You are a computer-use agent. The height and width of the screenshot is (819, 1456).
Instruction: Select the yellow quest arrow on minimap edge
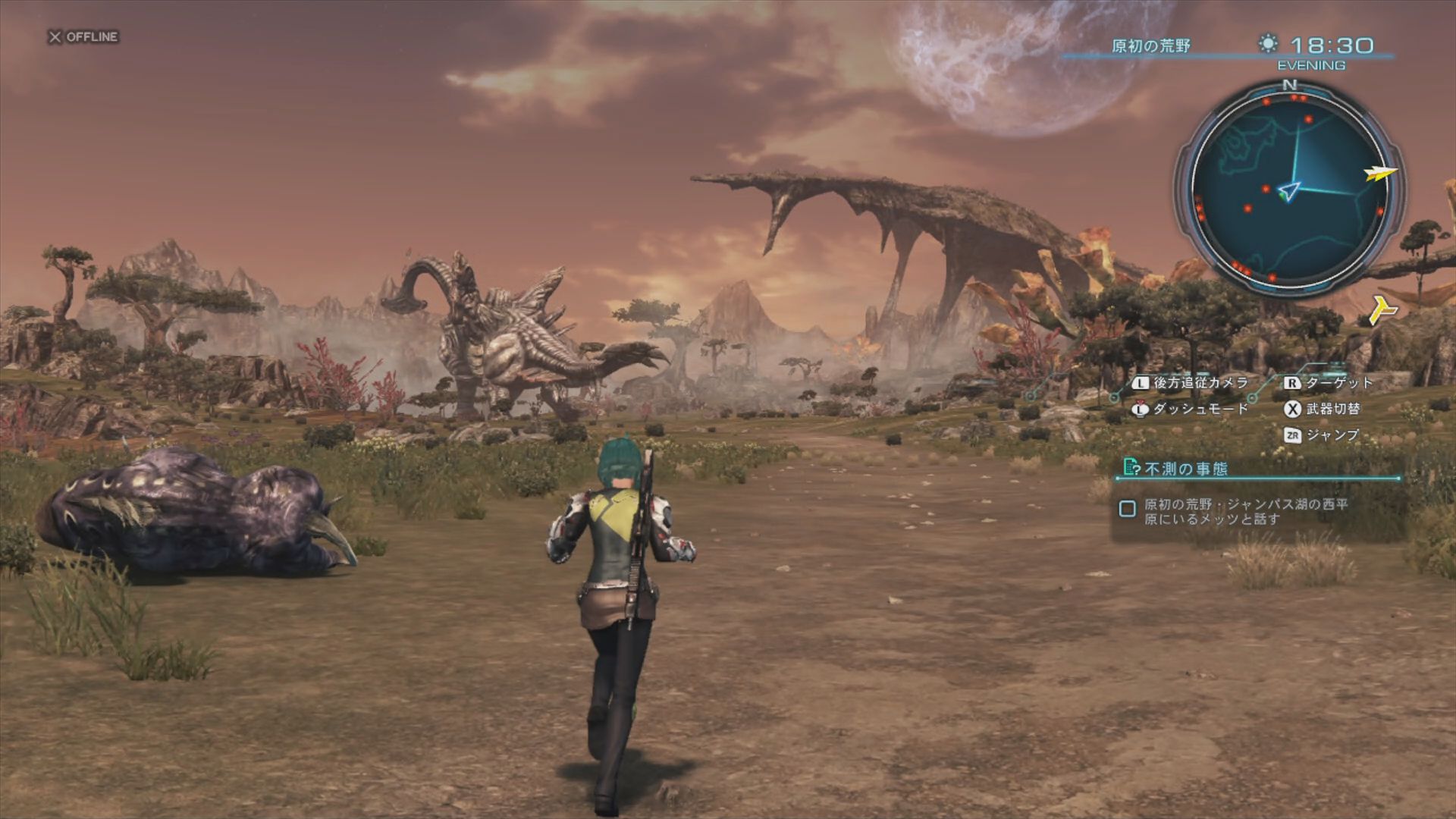(1381, 174)
